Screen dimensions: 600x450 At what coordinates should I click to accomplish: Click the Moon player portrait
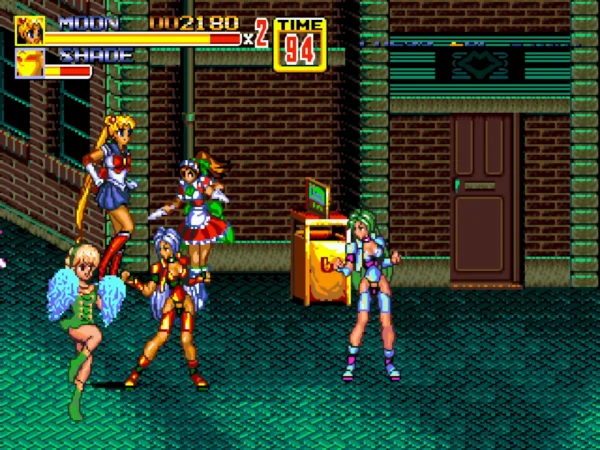29,31
